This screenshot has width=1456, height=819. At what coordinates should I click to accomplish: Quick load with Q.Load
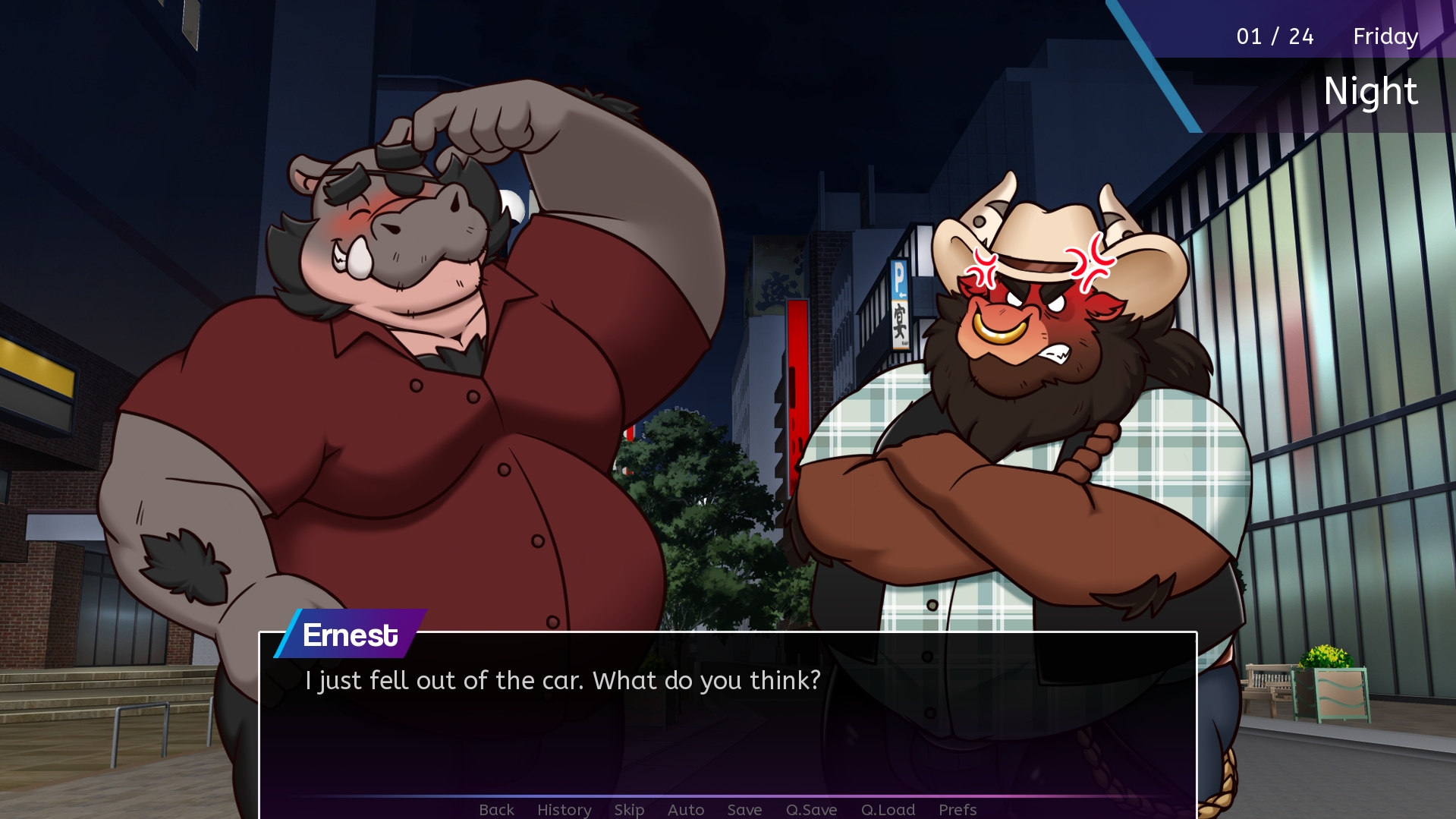pos(888,810)
